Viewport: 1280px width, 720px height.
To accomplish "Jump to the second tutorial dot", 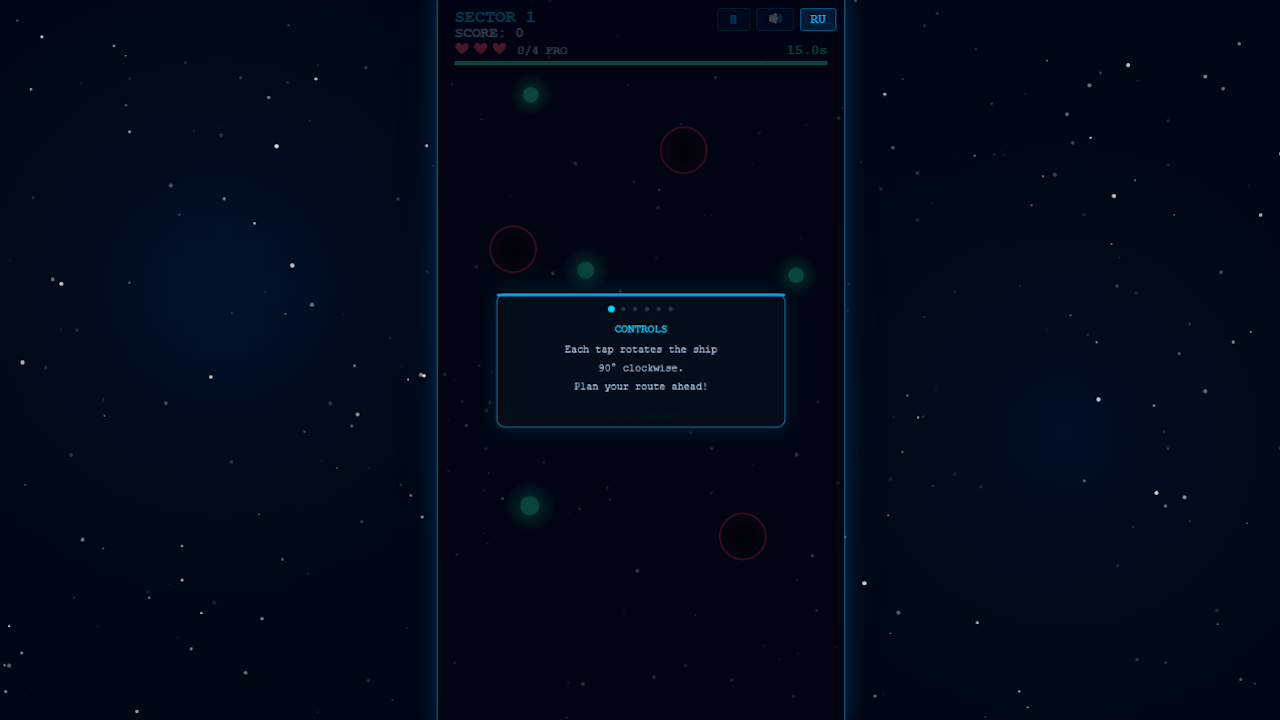I will pyautogui.click(x=623, y=309).
